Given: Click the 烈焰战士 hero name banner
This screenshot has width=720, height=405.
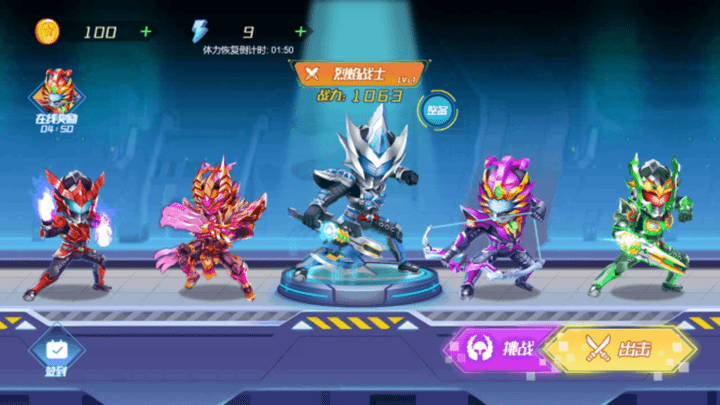Looking at the screenshot, I should [357, 73].
